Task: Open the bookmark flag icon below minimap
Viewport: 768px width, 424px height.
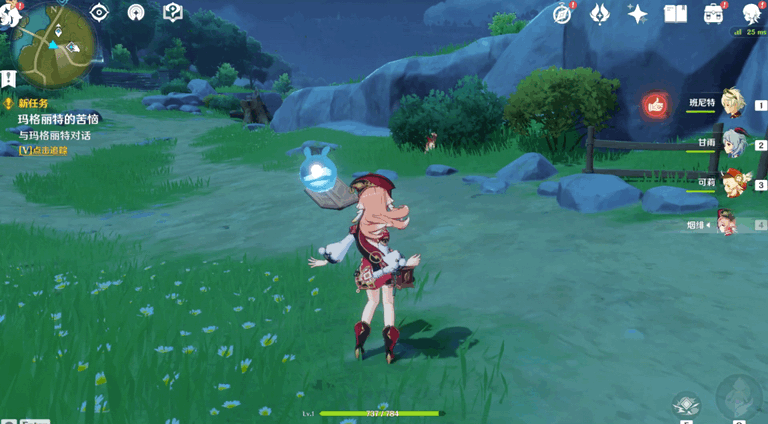Action: (8, 78)
